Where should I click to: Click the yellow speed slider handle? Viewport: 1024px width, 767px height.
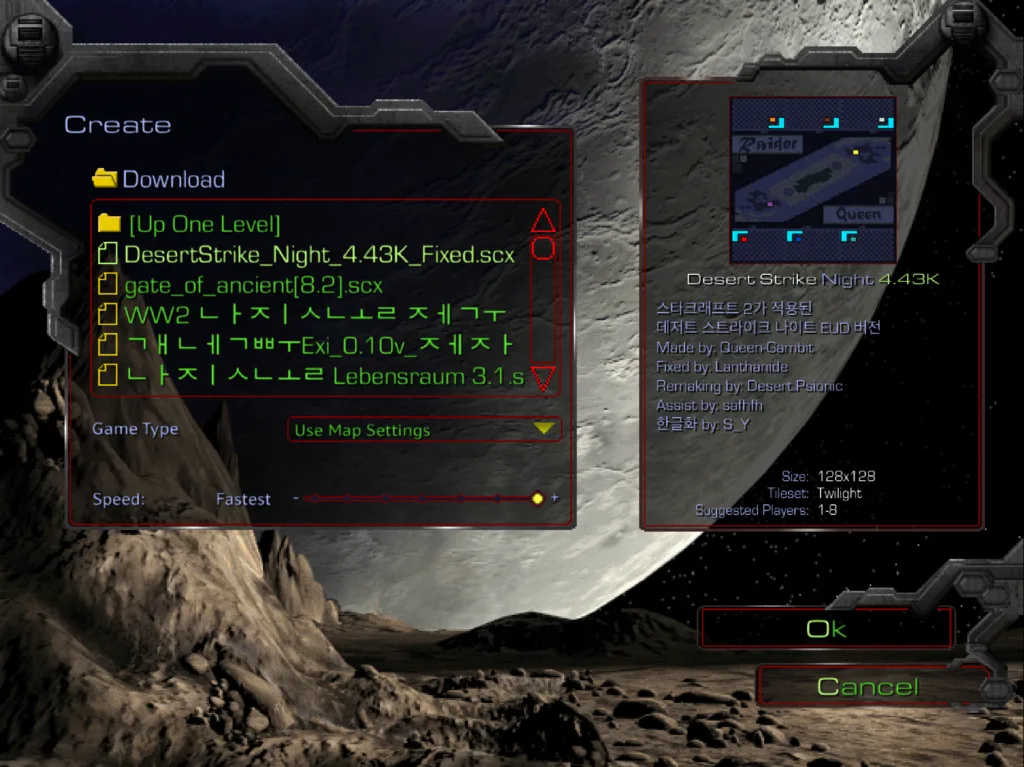click(537, 498)
